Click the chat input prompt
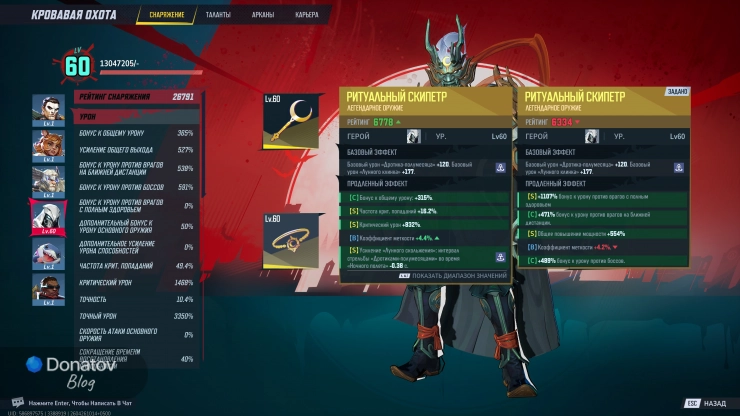 [x=80, y=401]
